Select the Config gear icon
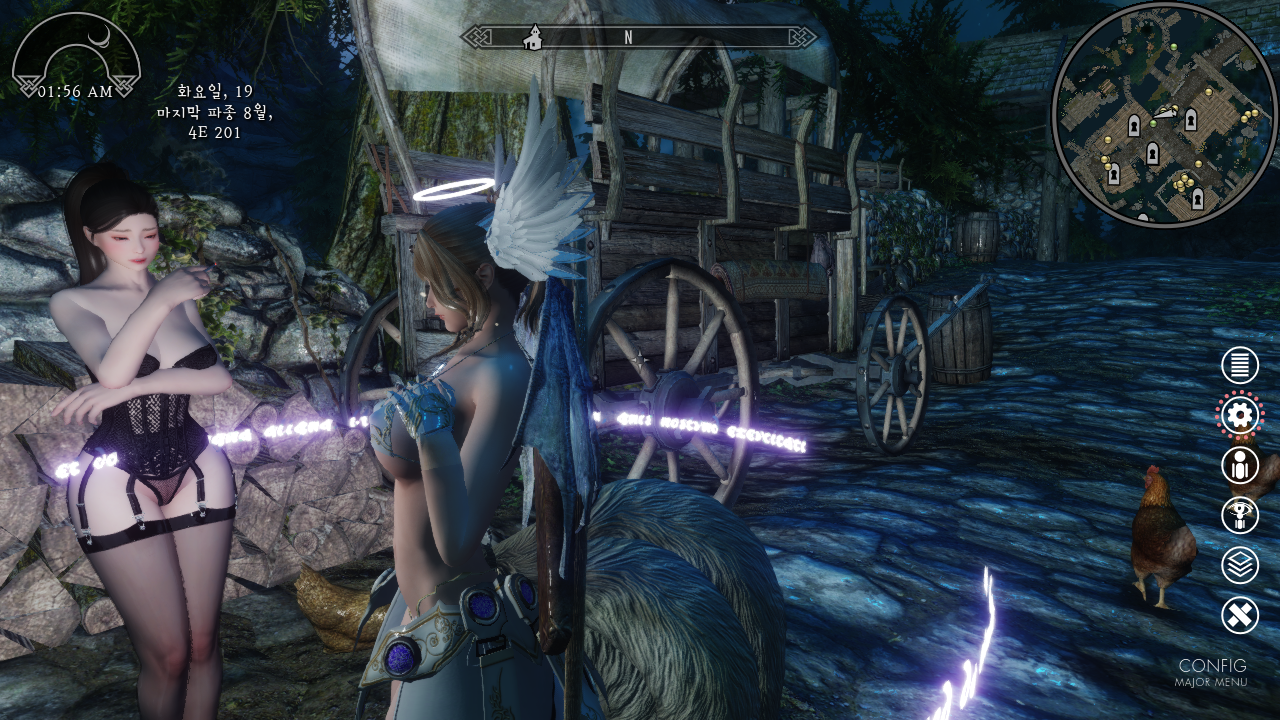The height and width of the screenshot is (720, 1280). click(x=1240, y=415)
